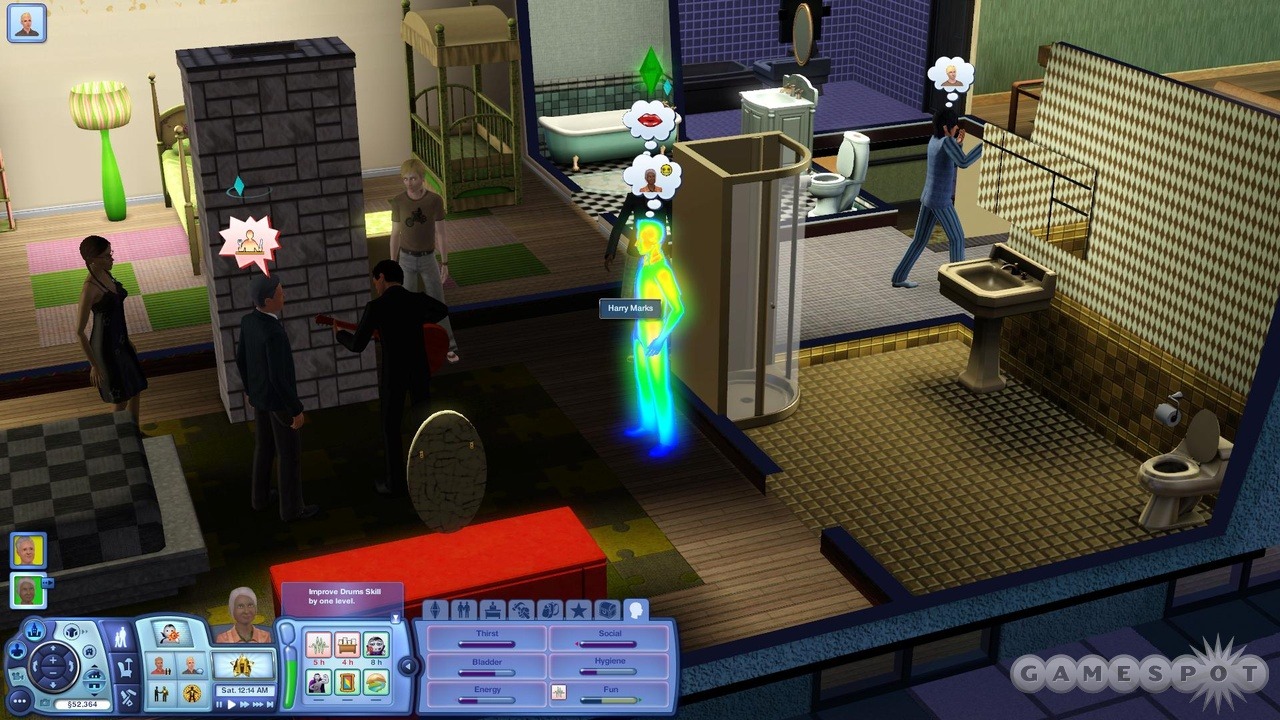
Task: Open game options via ellipsis button
Action: point(19,701)
